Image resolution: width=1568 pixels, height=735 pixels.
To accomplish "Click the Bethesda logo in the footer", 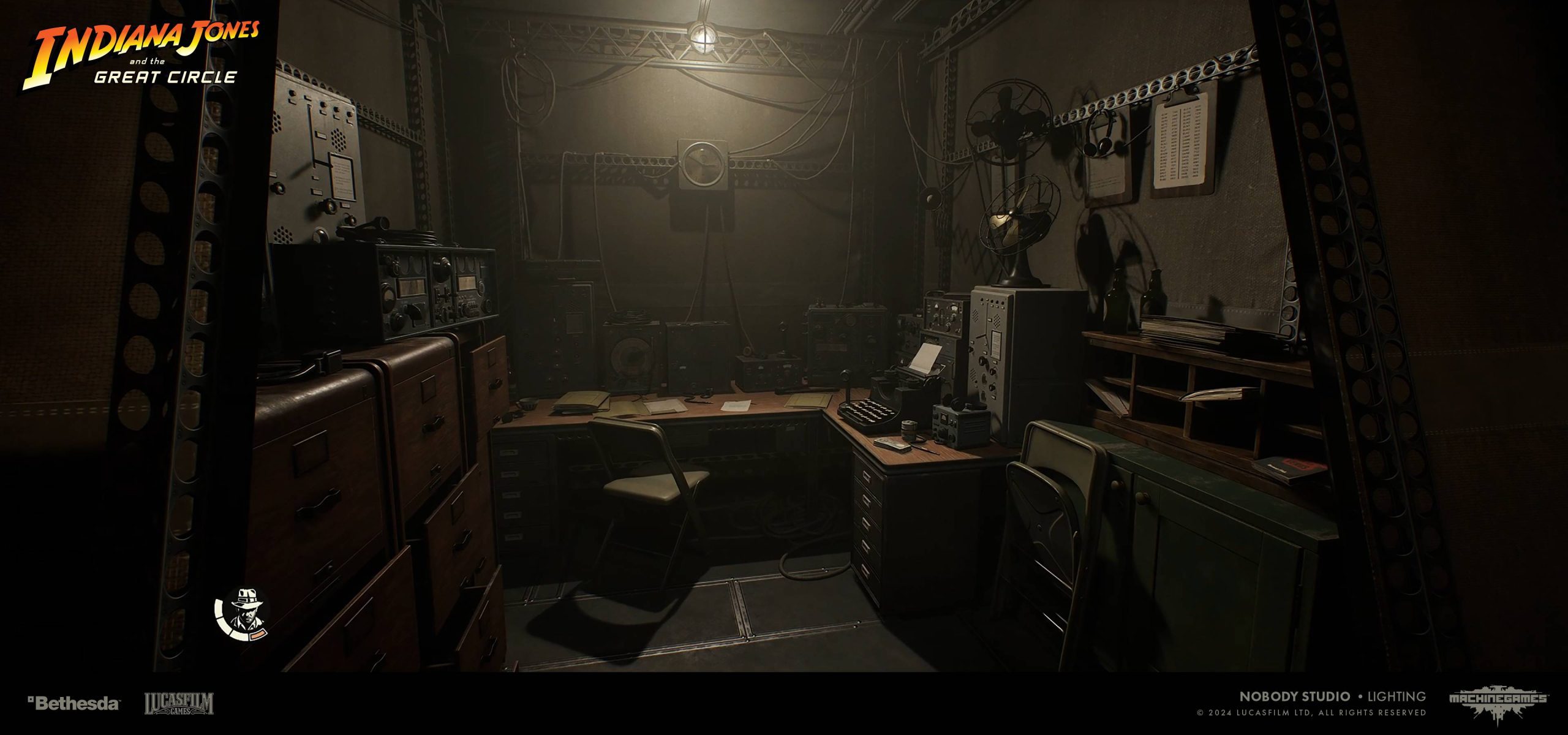I will tap(73, 703).
